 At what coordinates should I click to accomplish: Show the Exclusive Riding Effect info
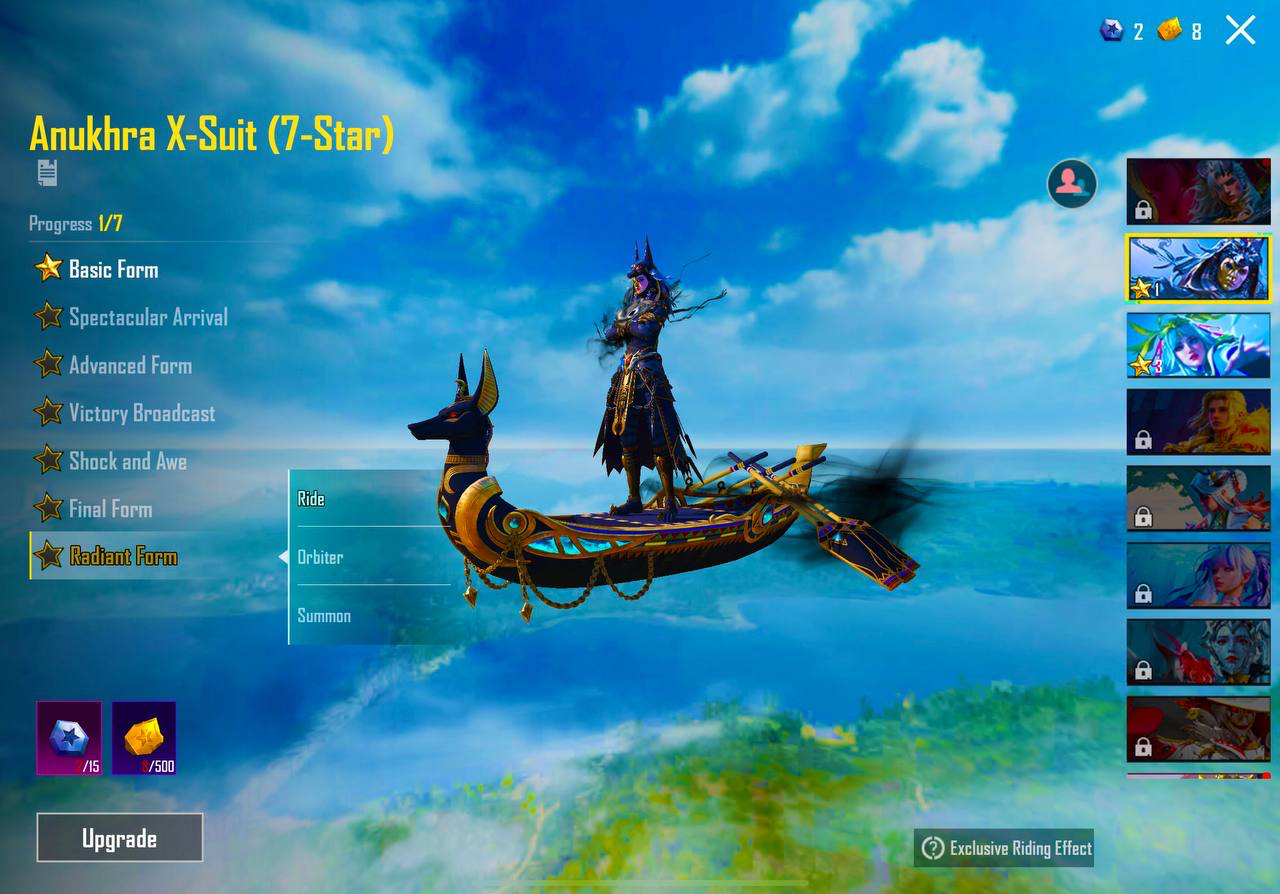pyautogui.click(x=1004, y=848)
